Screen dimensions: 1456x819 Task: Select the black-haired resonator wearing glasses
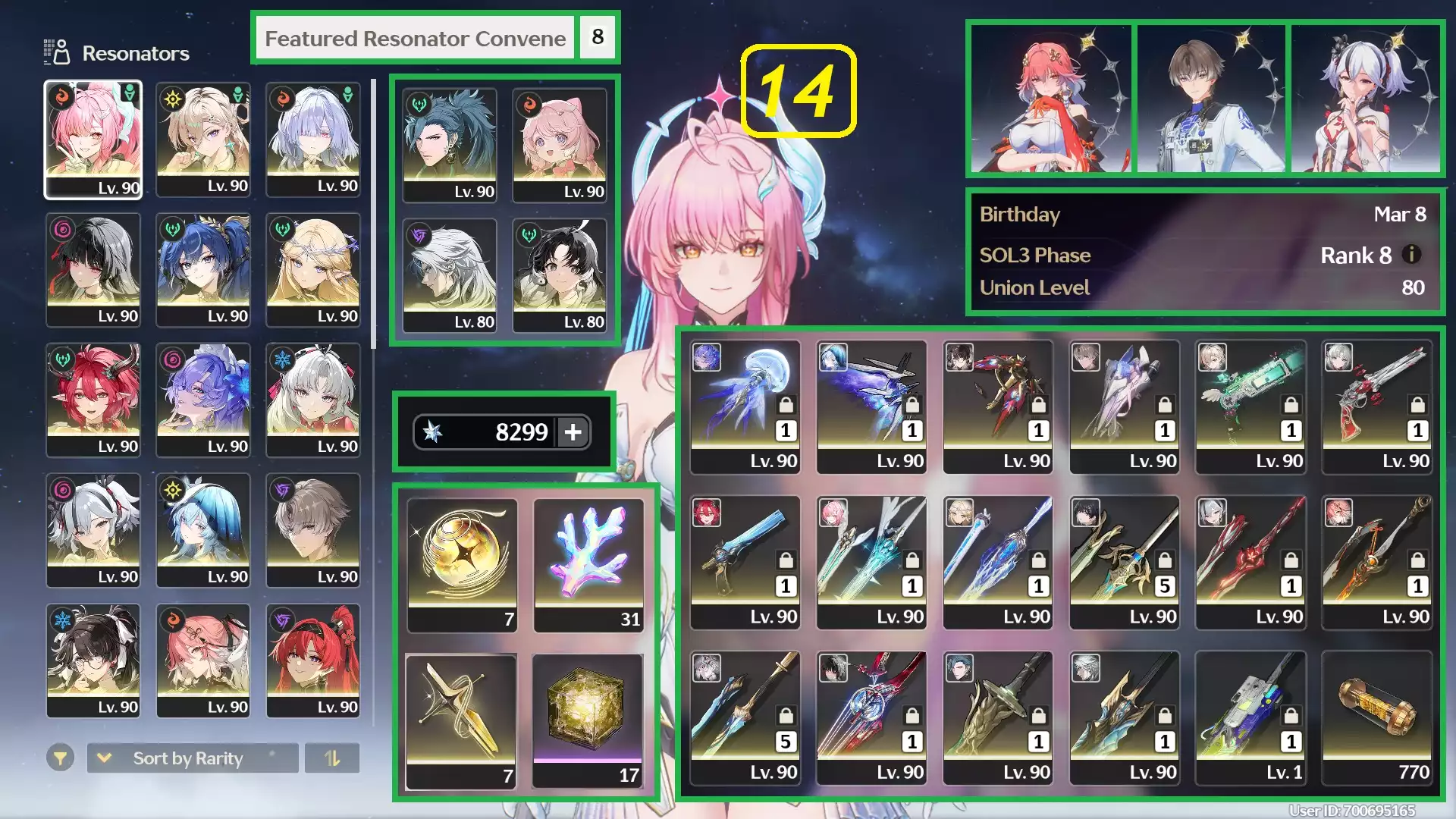(93, 661)
